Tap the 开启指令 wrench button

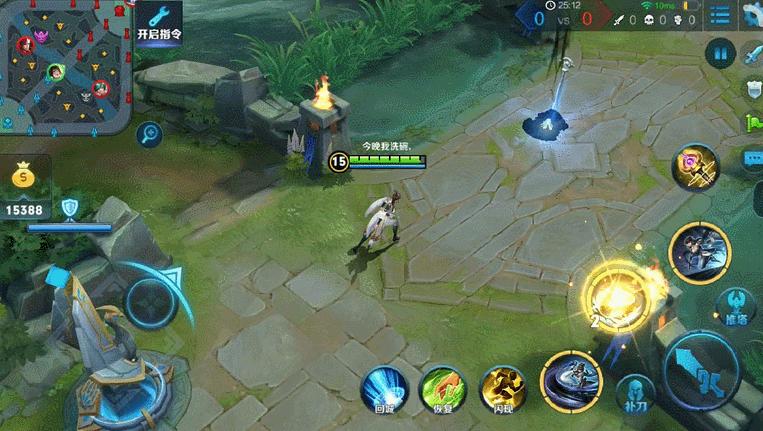[x=158, y=22]
